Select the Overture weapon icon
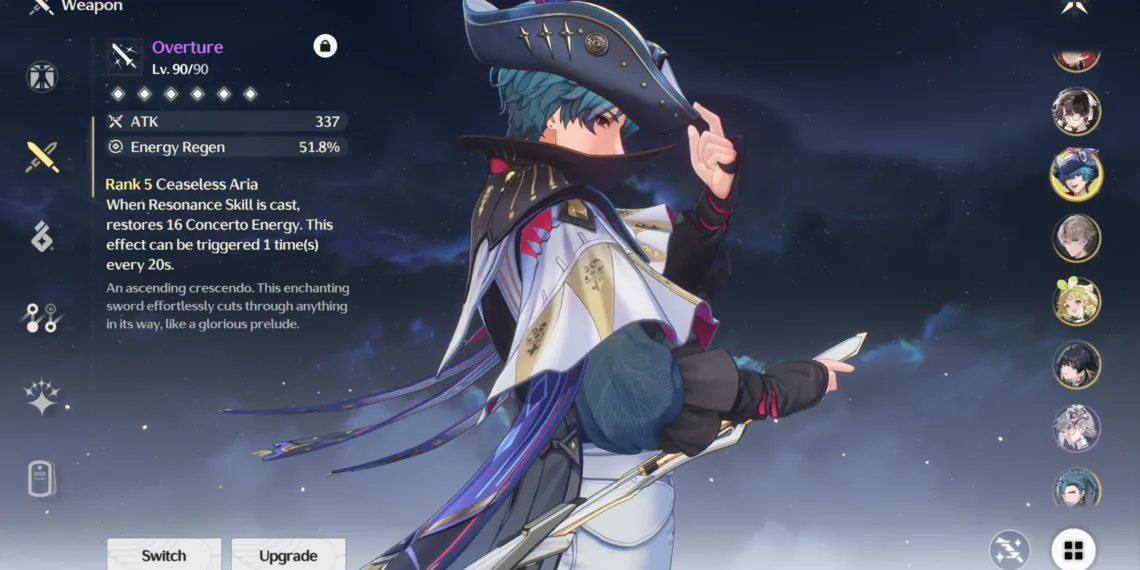This screenshot has width=1140, height=570. (126, 56)
